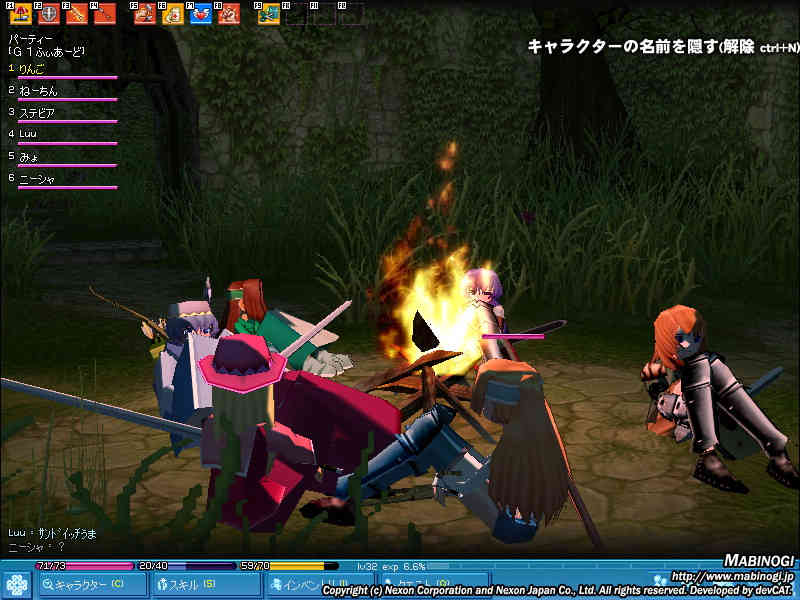The height and width of the screenshot is (600, 800).
Task: Activate the F4 hotbar skill icon
Action: click(105, 14)
